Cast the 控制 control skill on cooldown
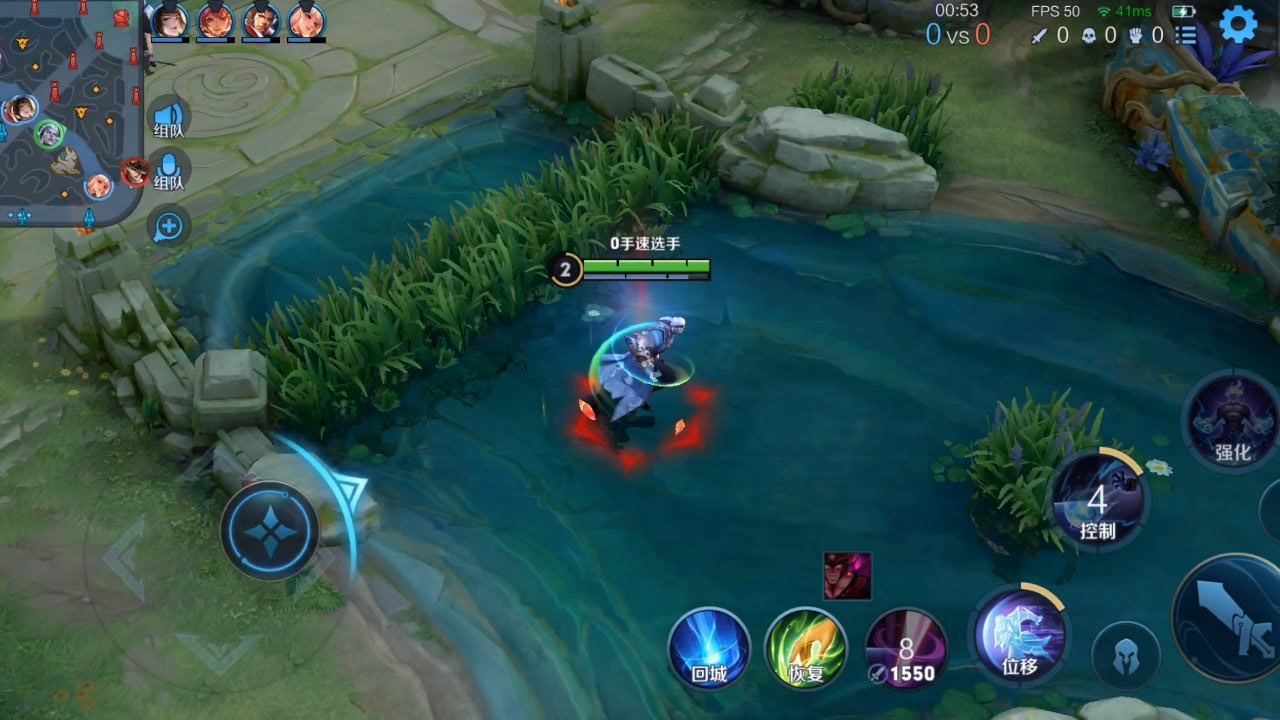Viewport: 1280px width, 720px height. 1103,500
